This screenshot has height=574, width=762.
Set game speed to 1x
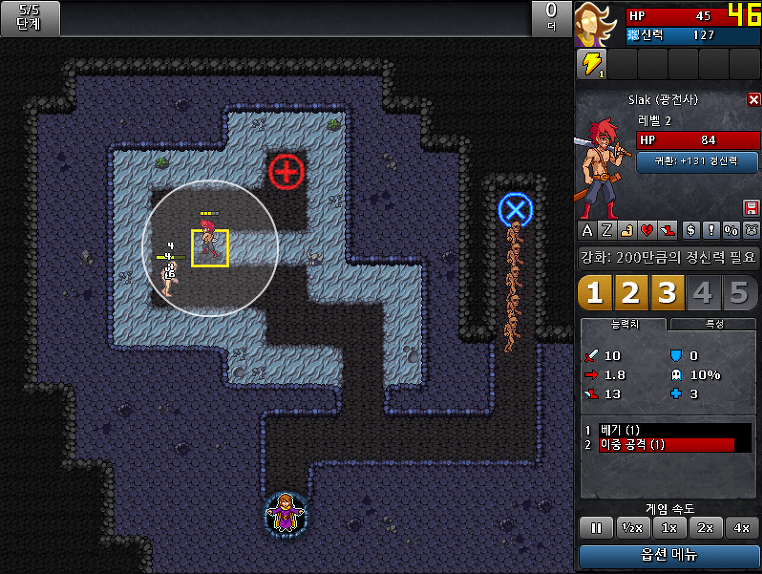pyautogui.click(x=668, y=527)
